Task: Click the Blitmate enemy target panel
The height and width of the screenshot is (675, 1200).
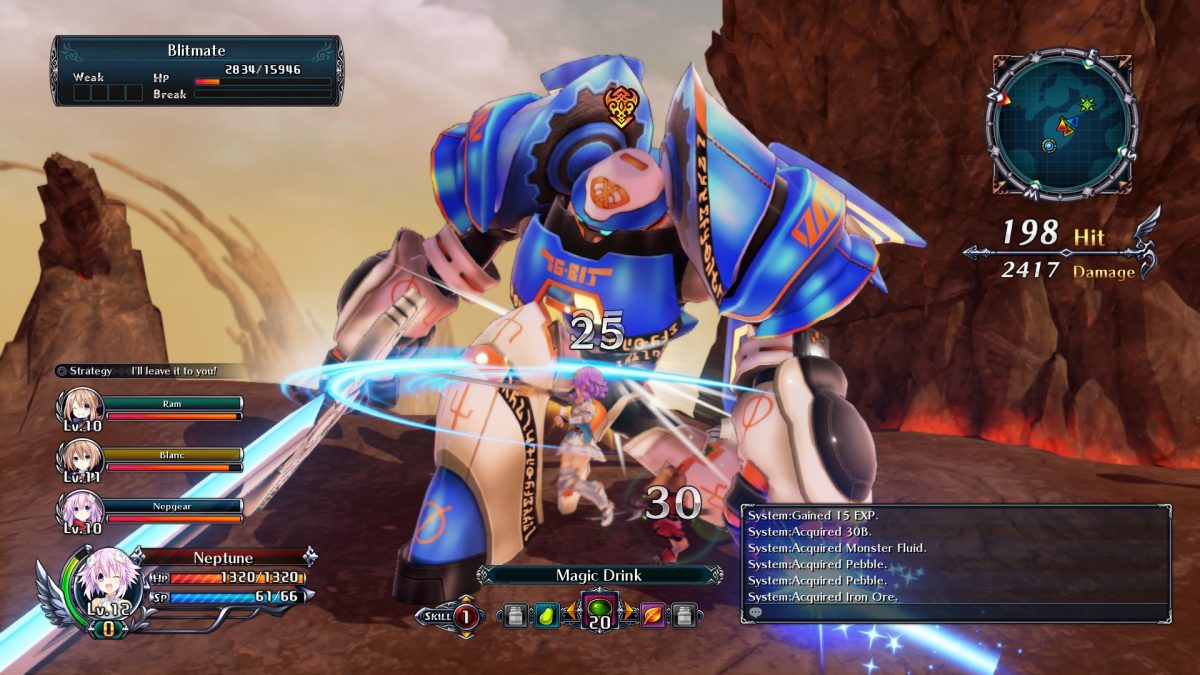Action: point(197,71)
